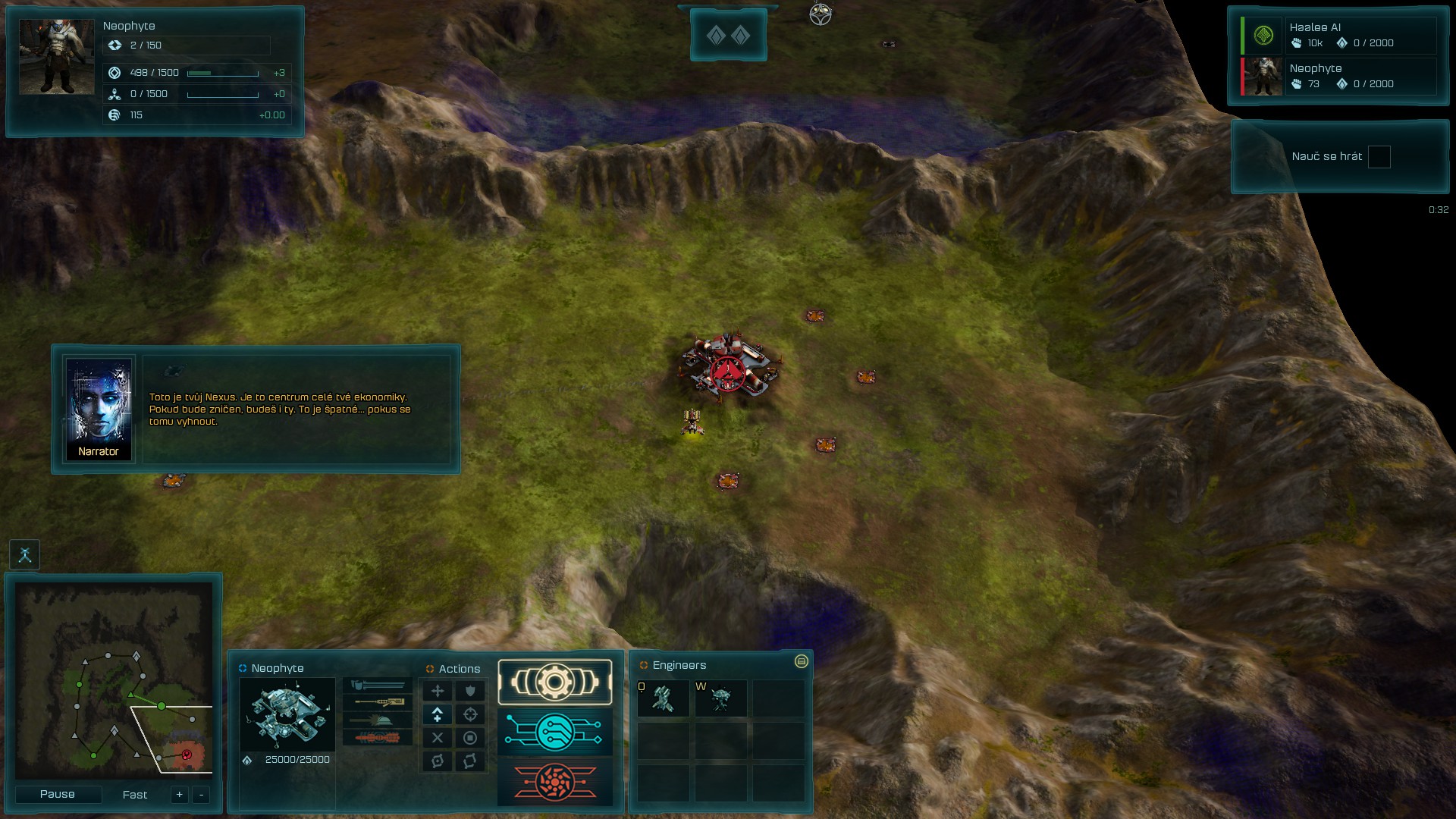Click the minimap to move the camera
Screen dimensions: 1456x819
pos(114,679)
